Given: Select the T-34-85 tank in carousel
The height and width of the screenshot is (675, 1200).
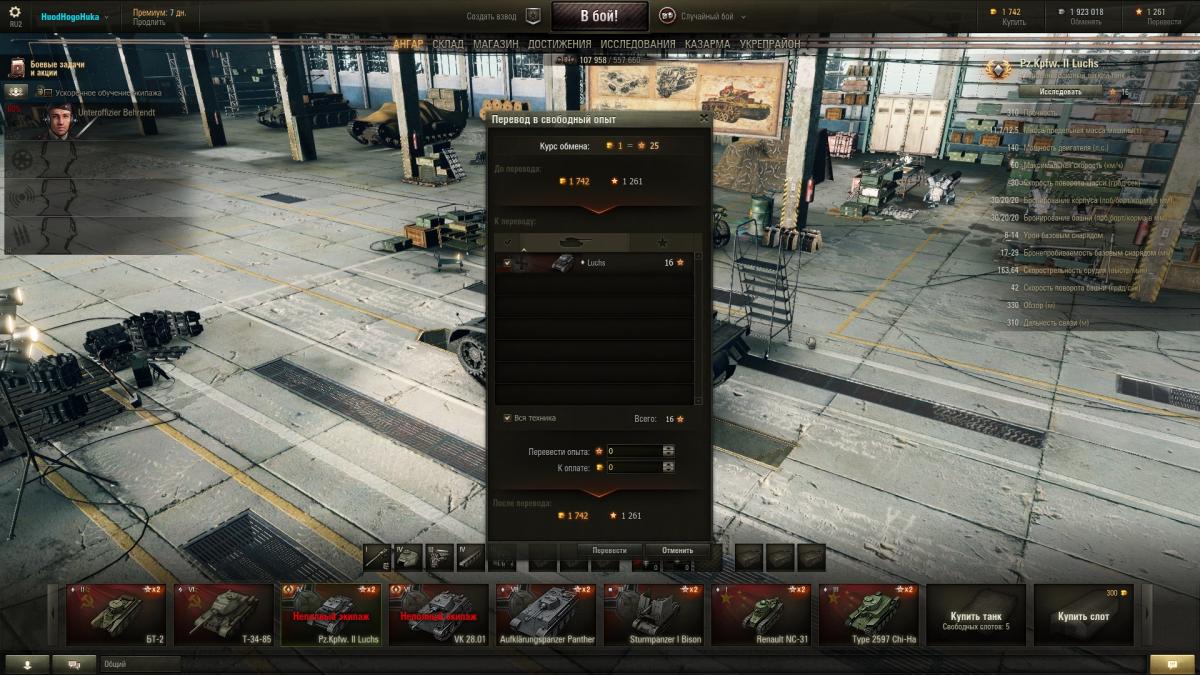Looking at the screenshot, I should (x=224, y=616).
